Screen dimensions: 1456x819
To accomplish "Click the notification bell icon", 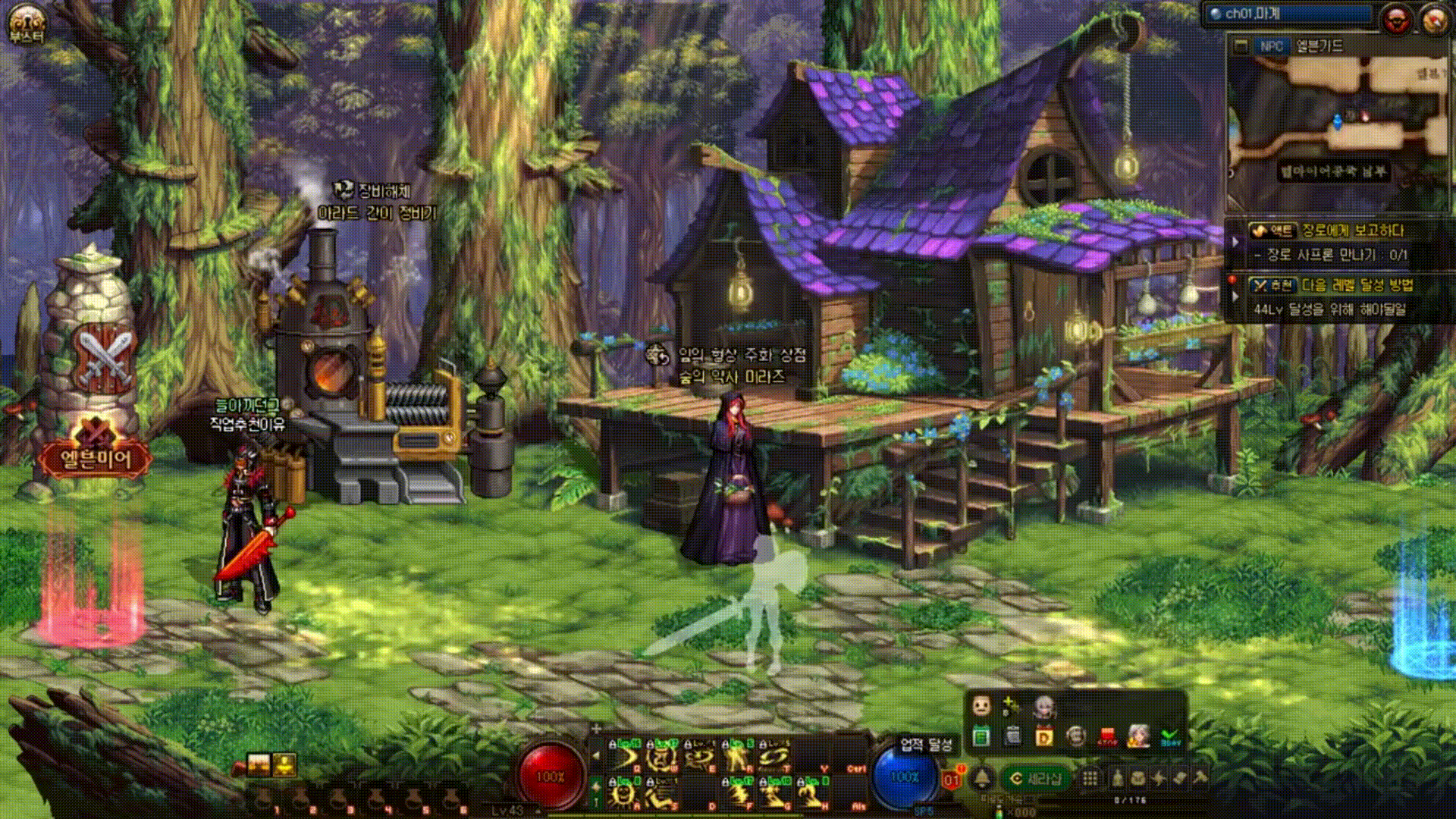I will point(982,778).
